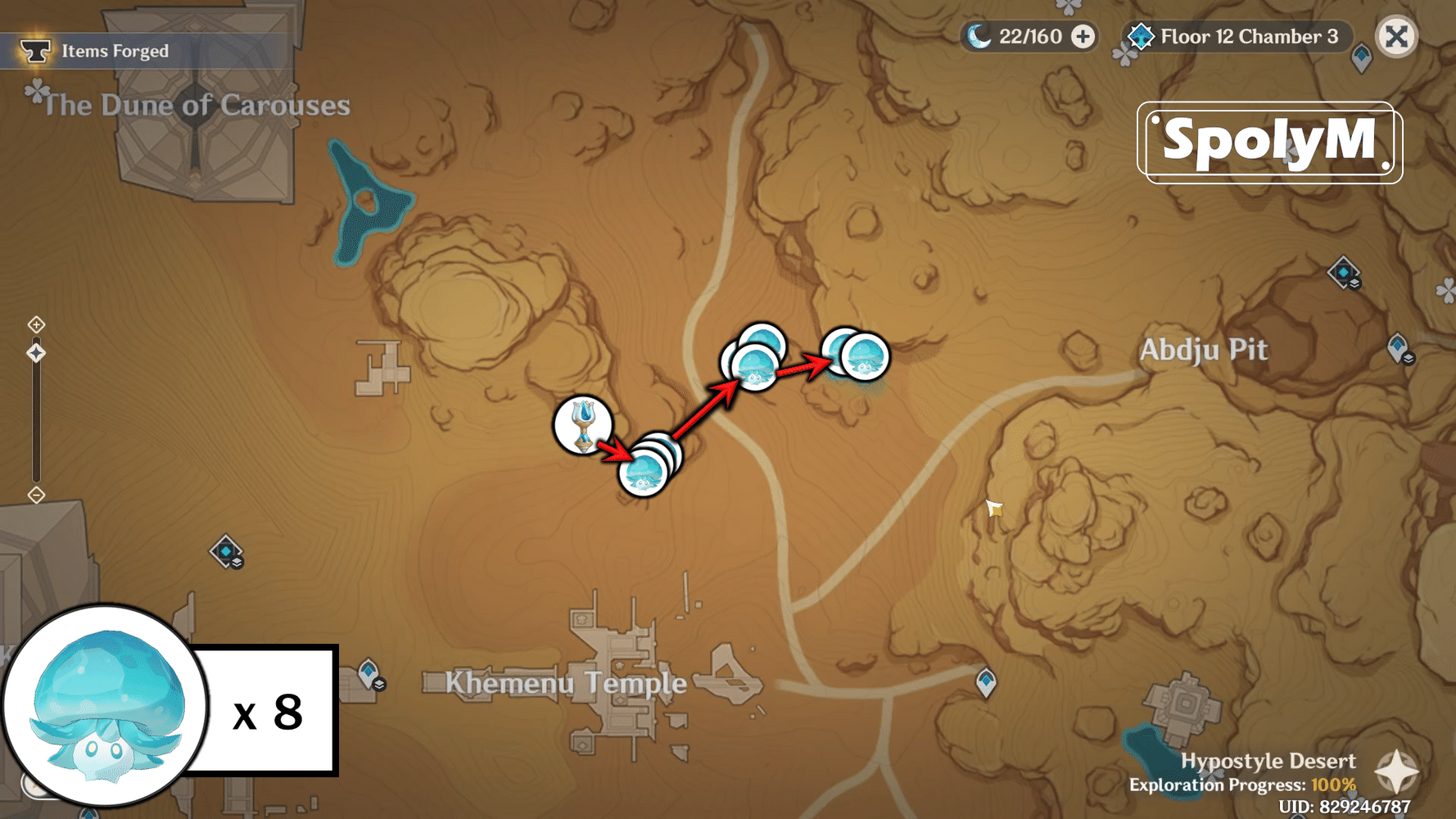Click the diamond handle on the left zoom slider
The height and width of the screenshot is (819, 1456).
(36, 352)
